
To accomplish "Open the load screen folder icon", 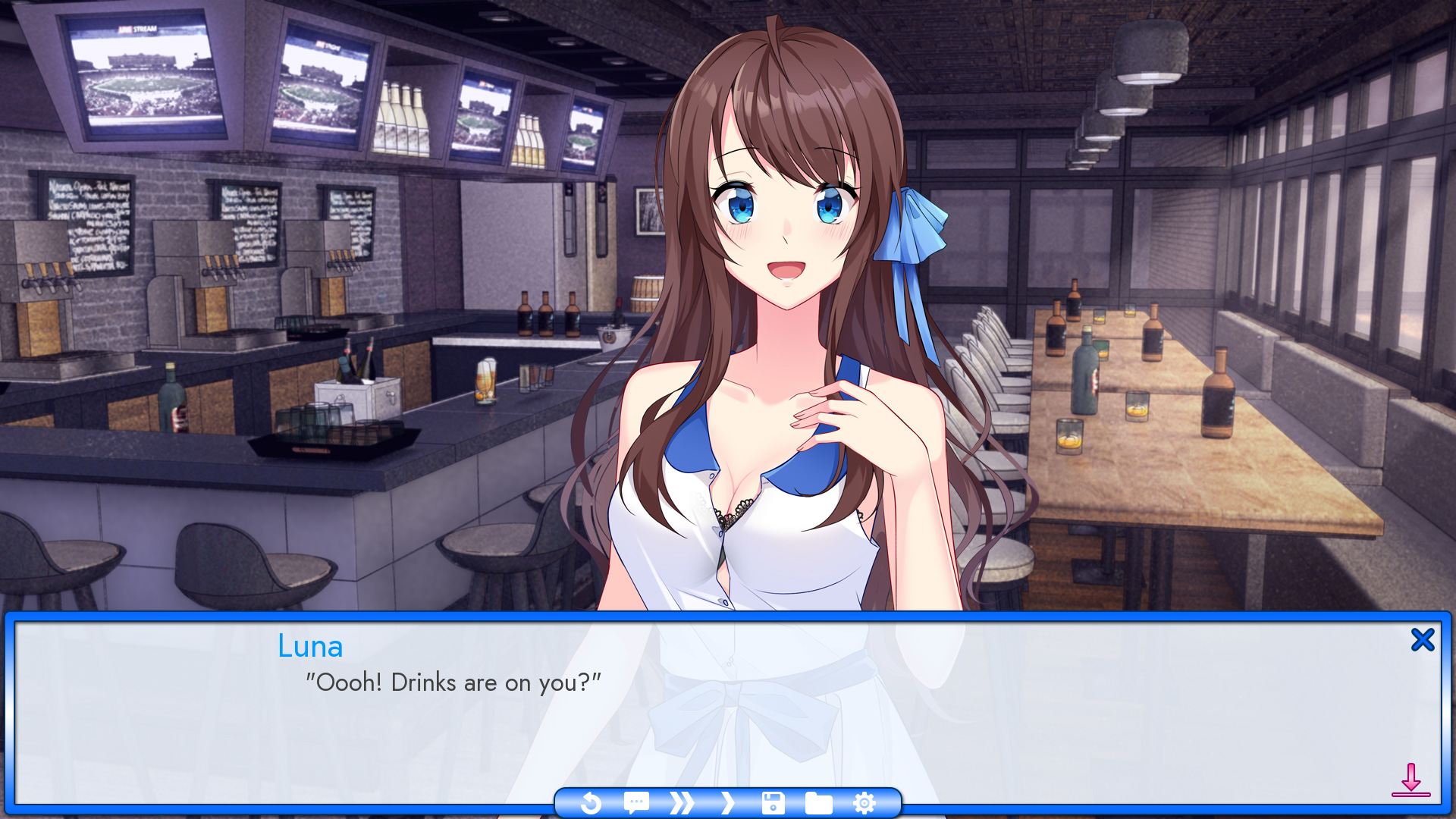I will coord(817,802).
